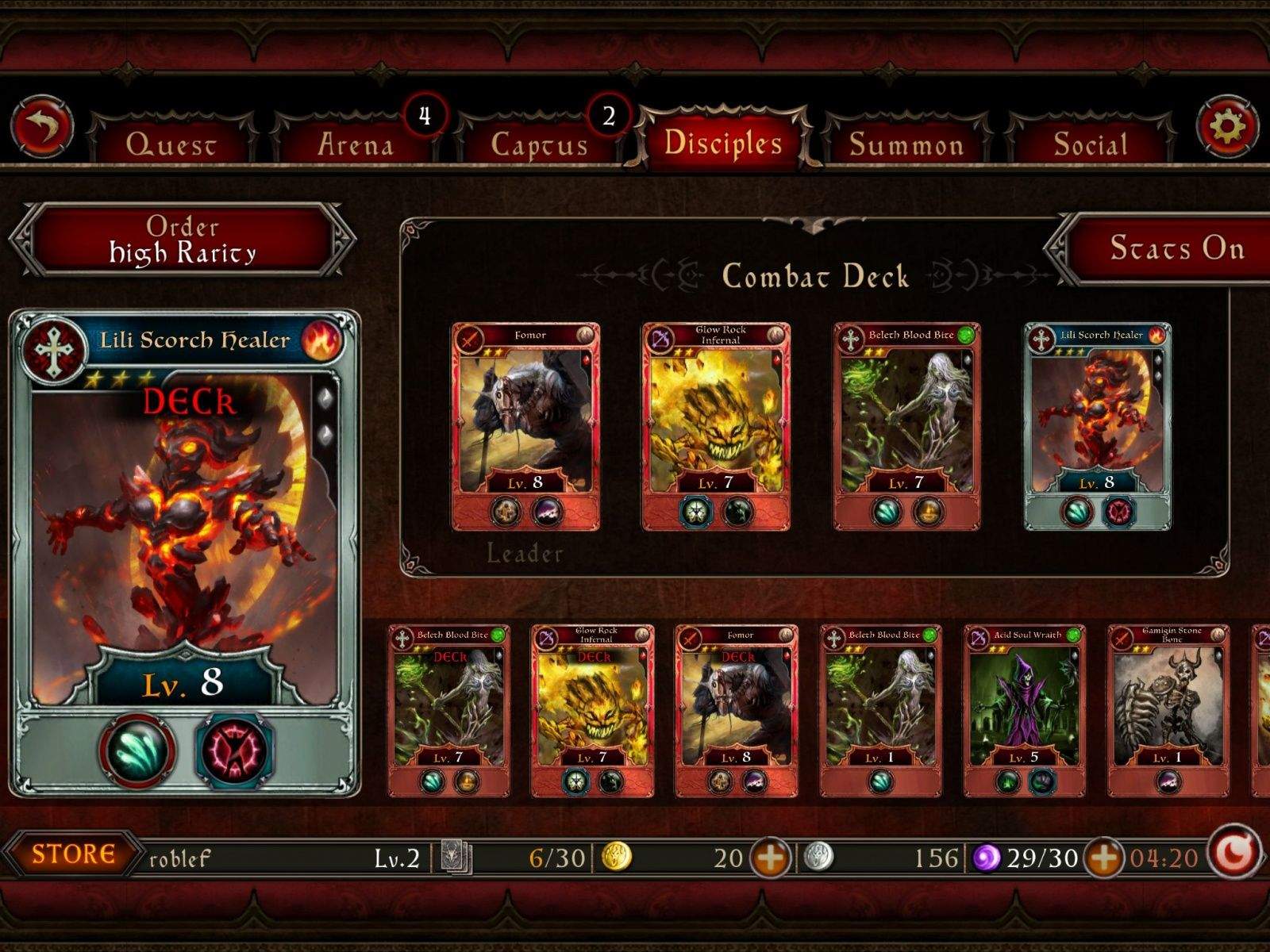Screen dimensions: 1270x952
Task: Add gold coins with the plus button
Action: tap(771, 858)
